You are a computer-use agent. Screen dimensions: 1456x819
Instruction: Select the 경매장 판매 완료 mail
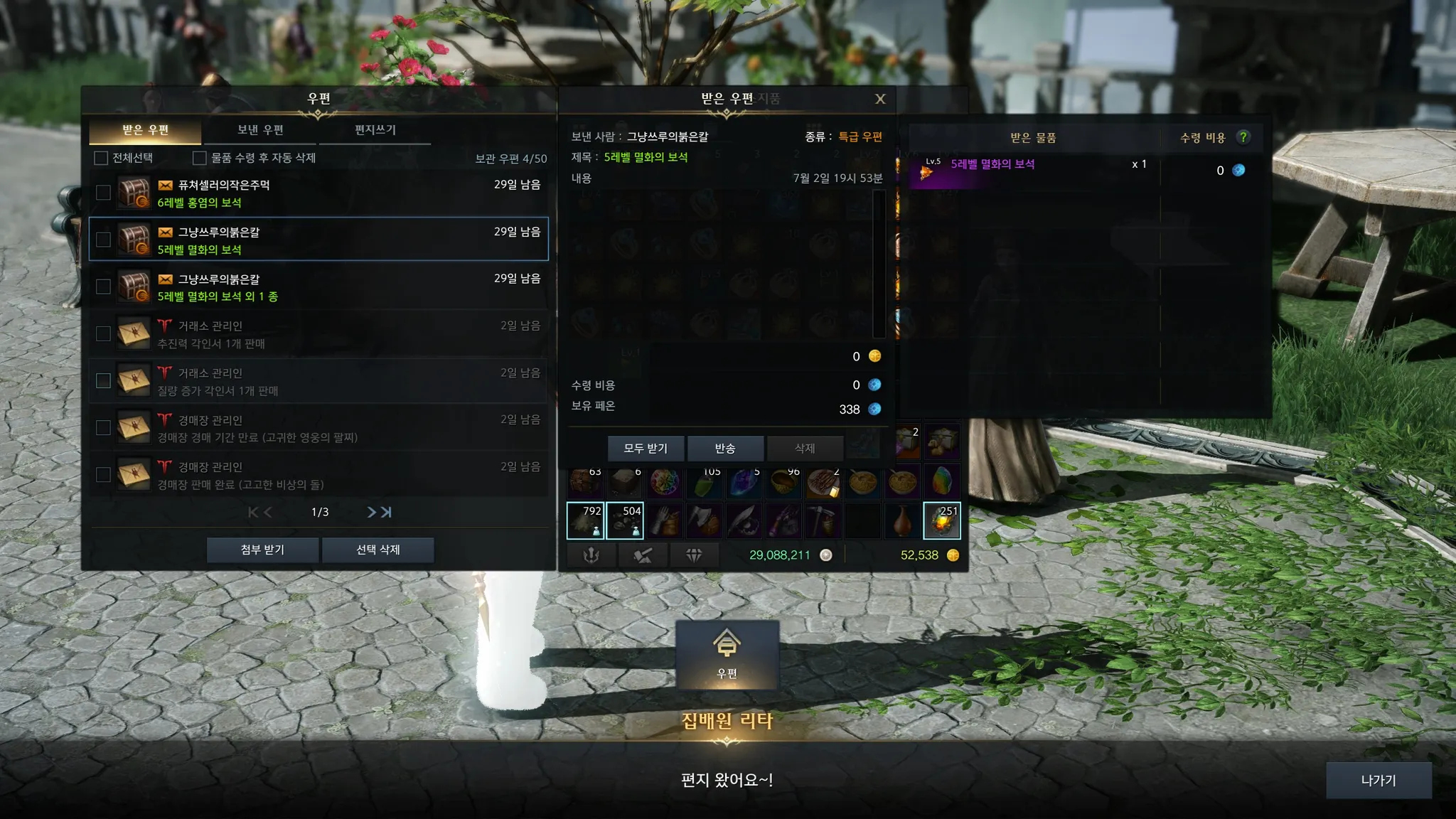(318, 475)
